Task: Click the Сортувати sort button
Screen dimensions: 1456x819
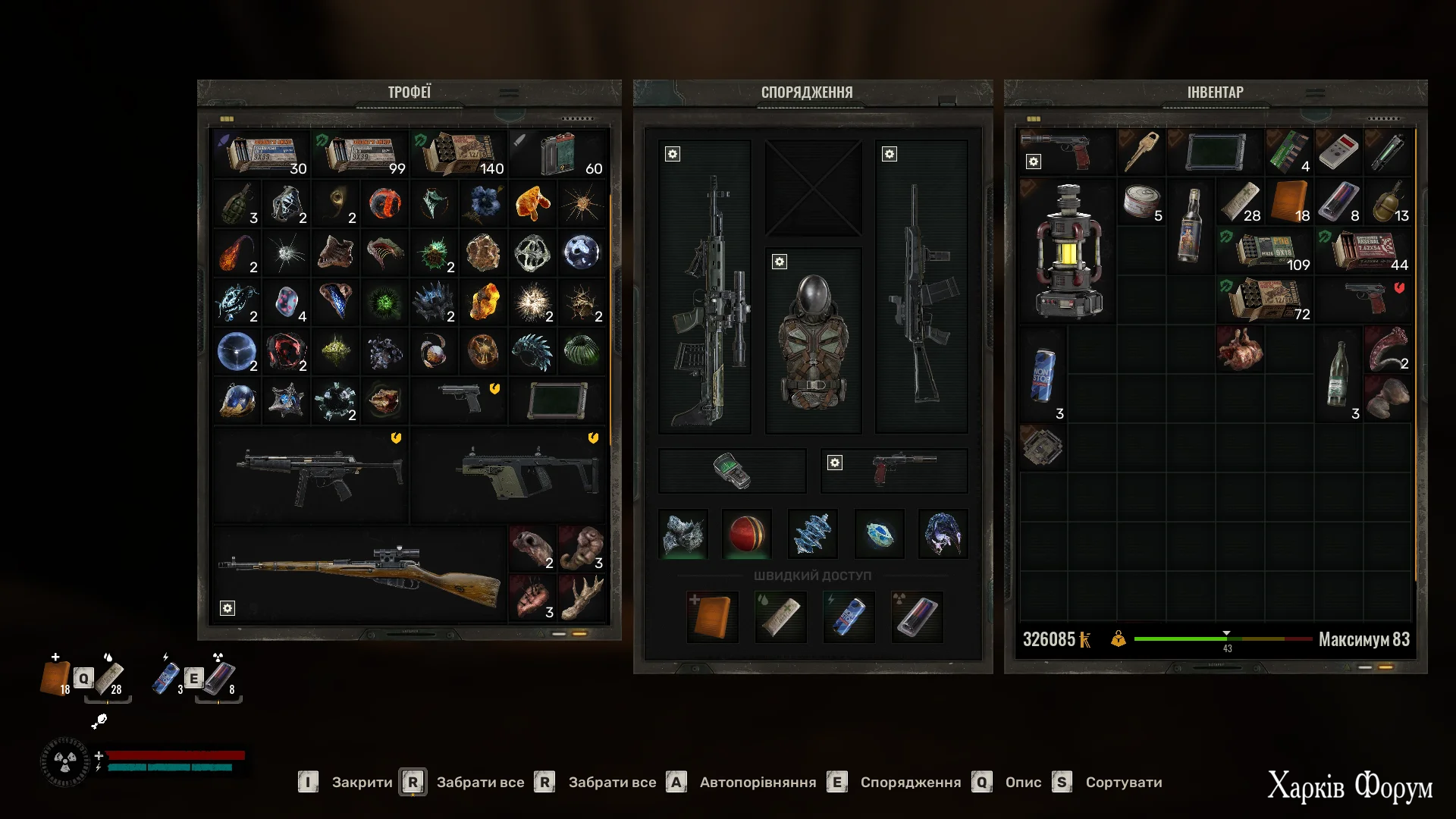Action: point(1123,782)
